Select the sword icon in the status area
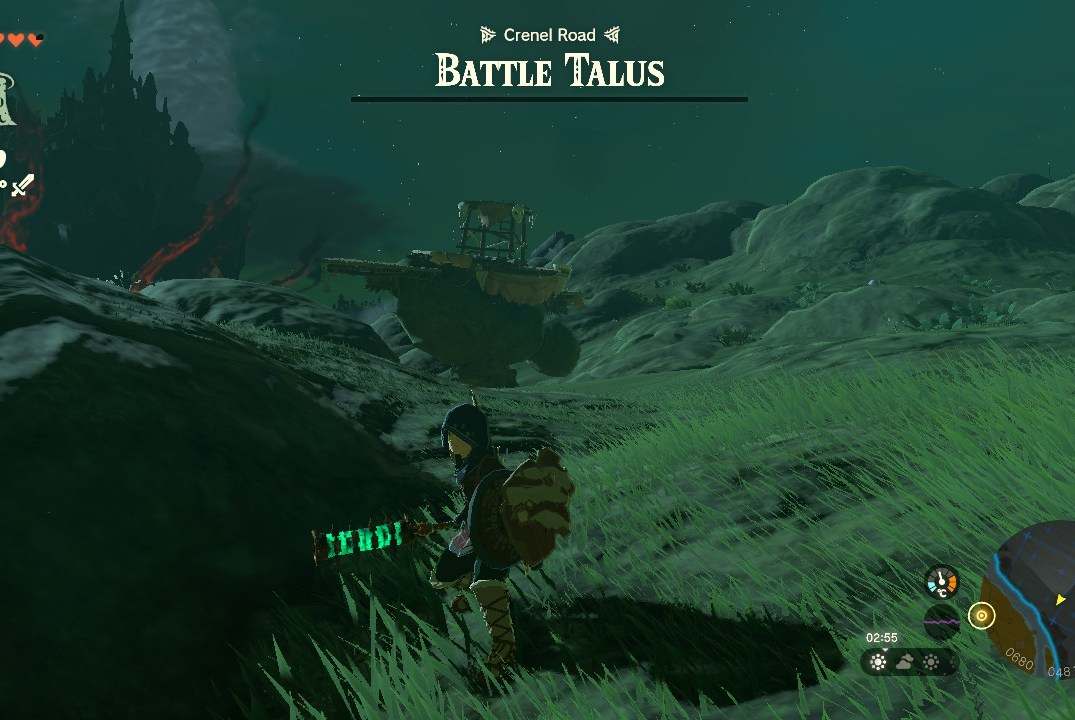Screen dimensions: 1075x720 pos(22,184)
